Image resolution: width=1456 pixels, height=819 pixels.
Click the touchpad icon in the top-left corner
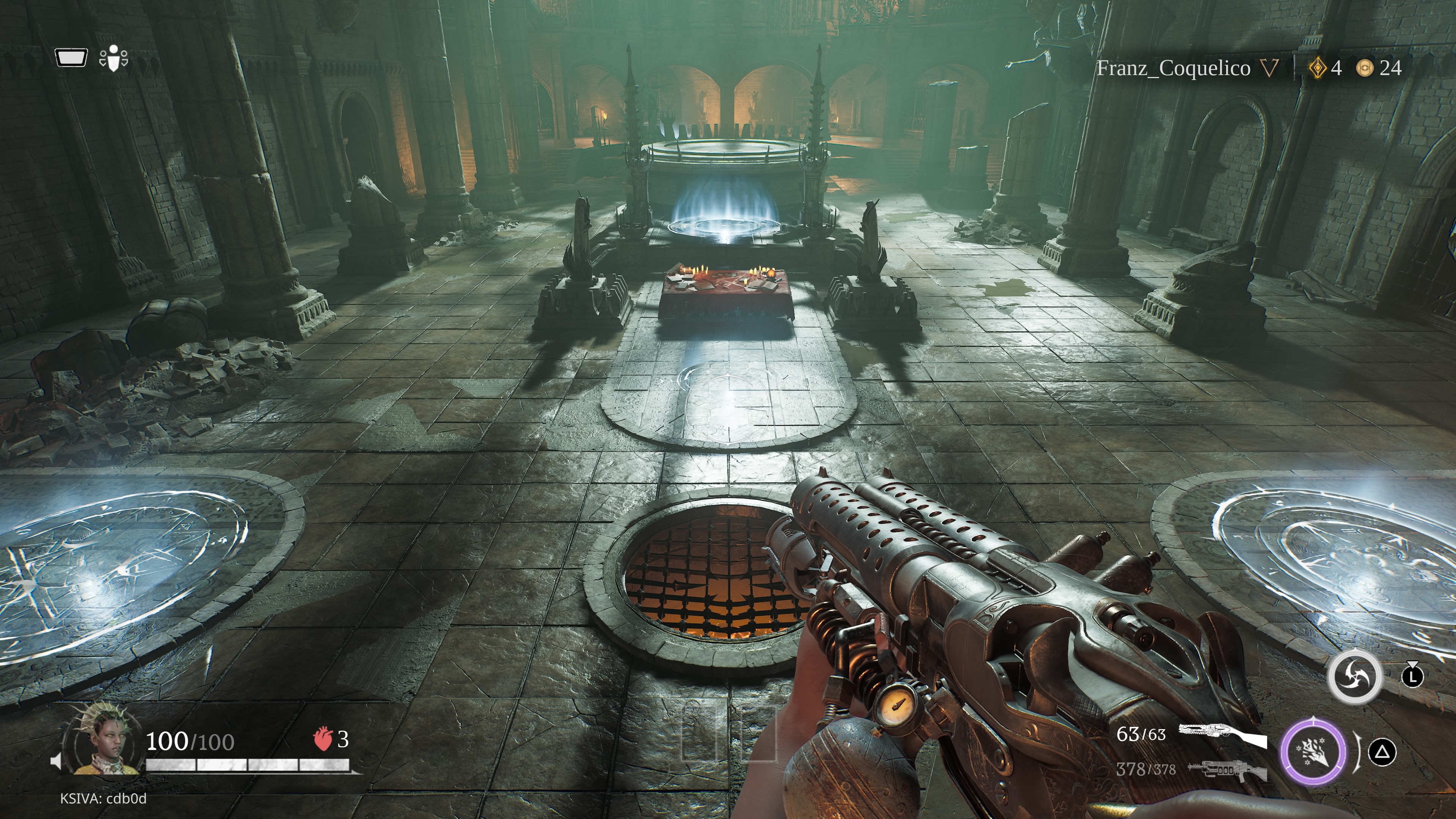71,58
